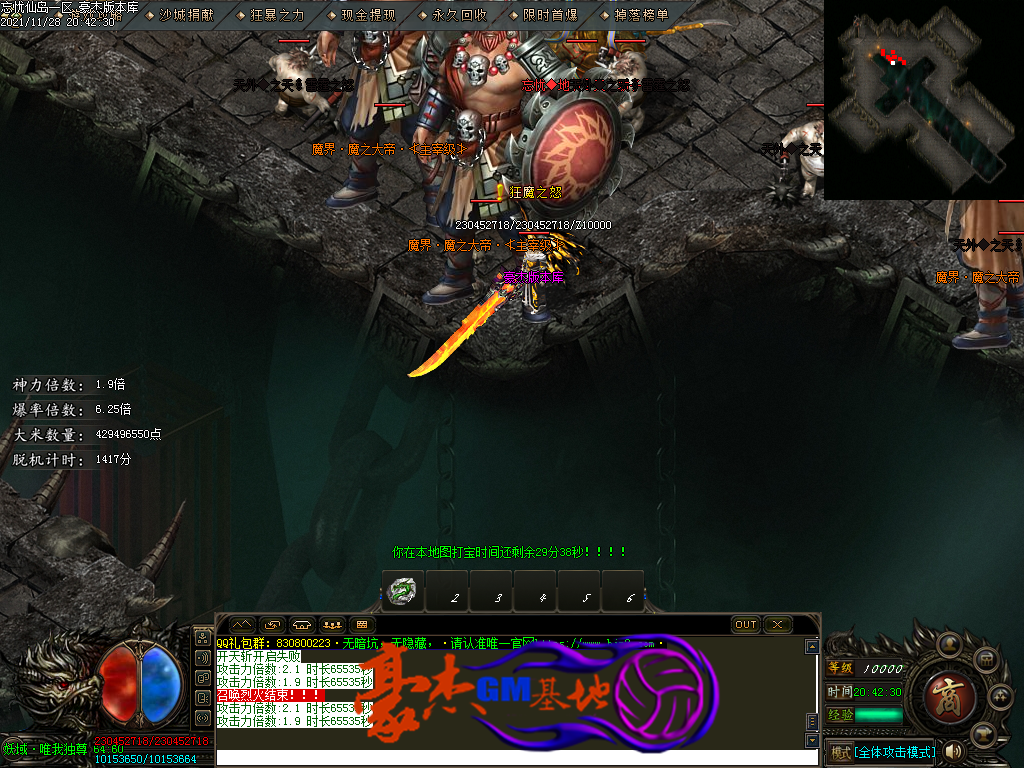Close the chat panel with X button
This screenshot has width=1024, height=768.
pos(778,624)
